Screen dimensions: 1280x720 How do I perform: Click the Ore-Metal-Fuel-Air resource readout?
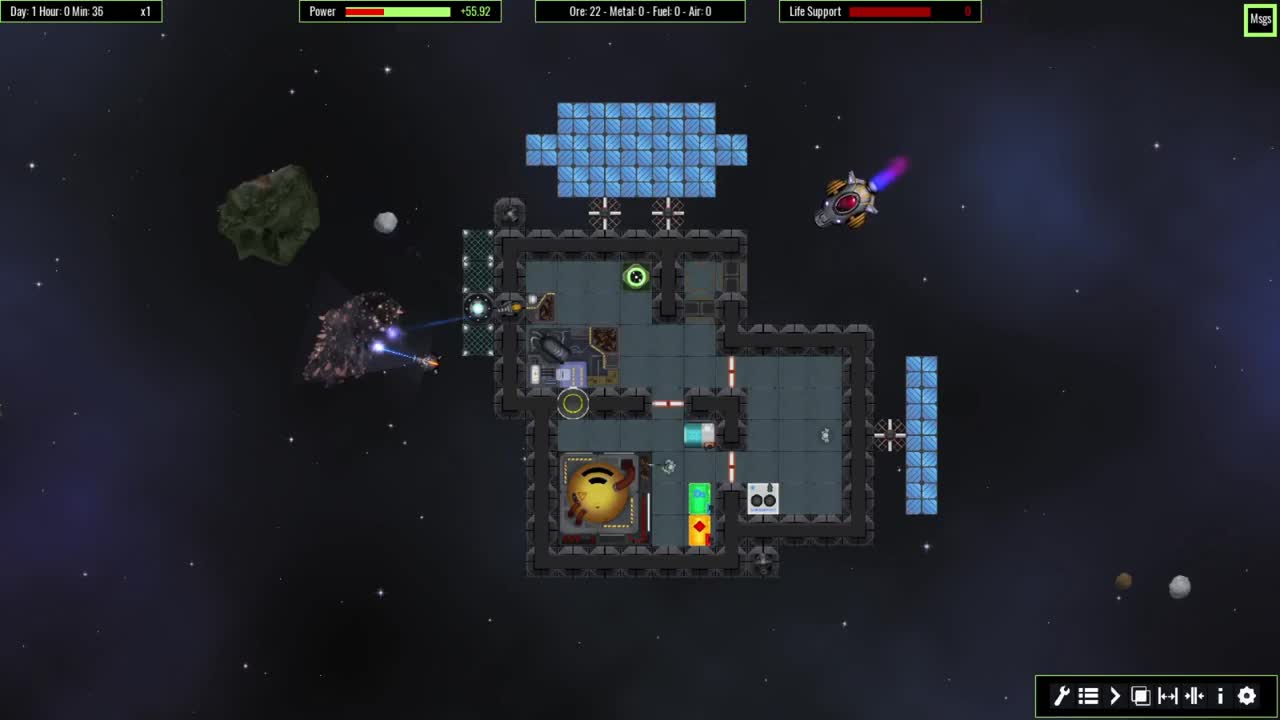640,11
